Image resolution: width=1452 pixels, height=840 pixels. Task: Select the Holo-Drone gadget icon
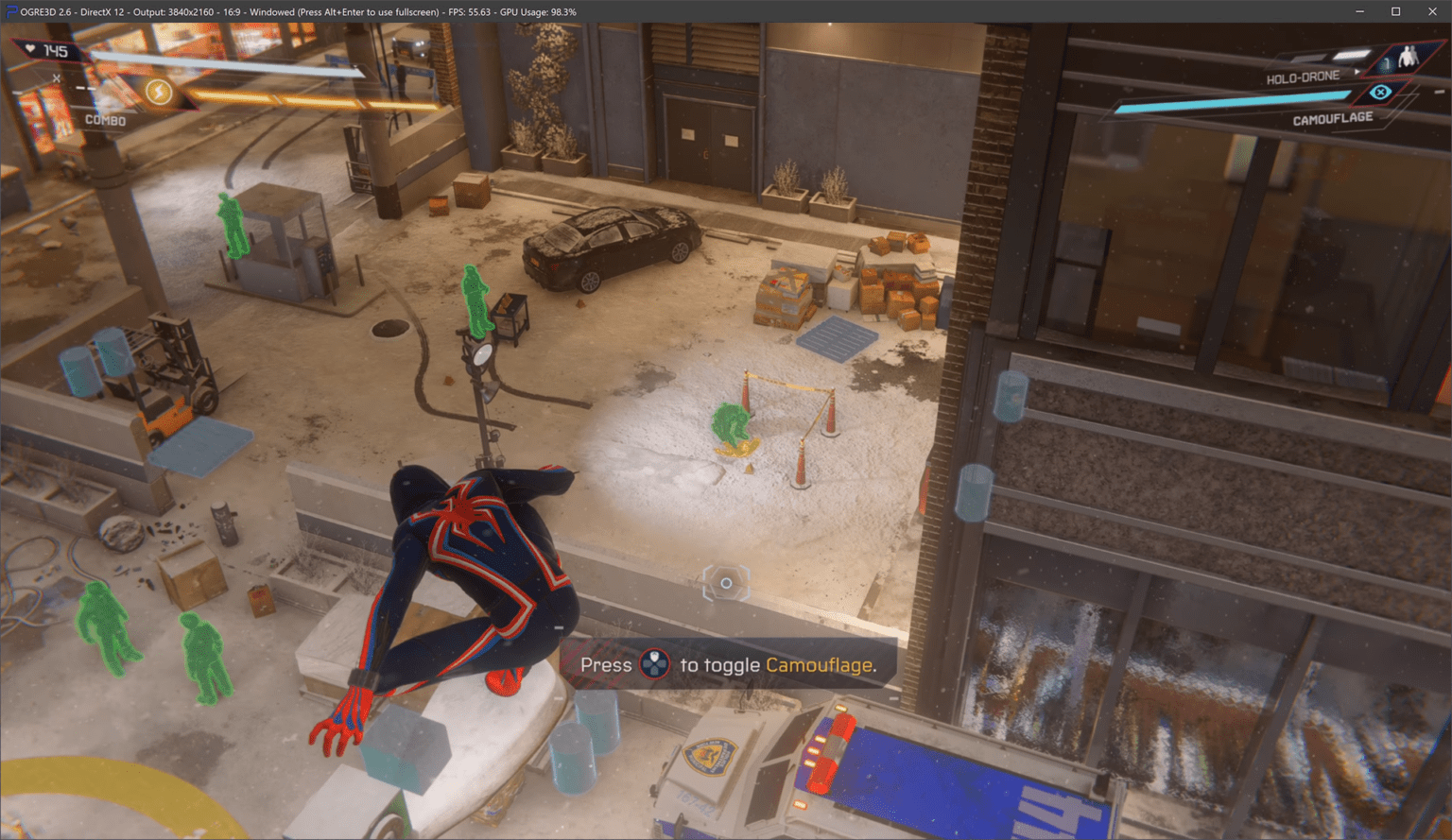point(1408,57)
